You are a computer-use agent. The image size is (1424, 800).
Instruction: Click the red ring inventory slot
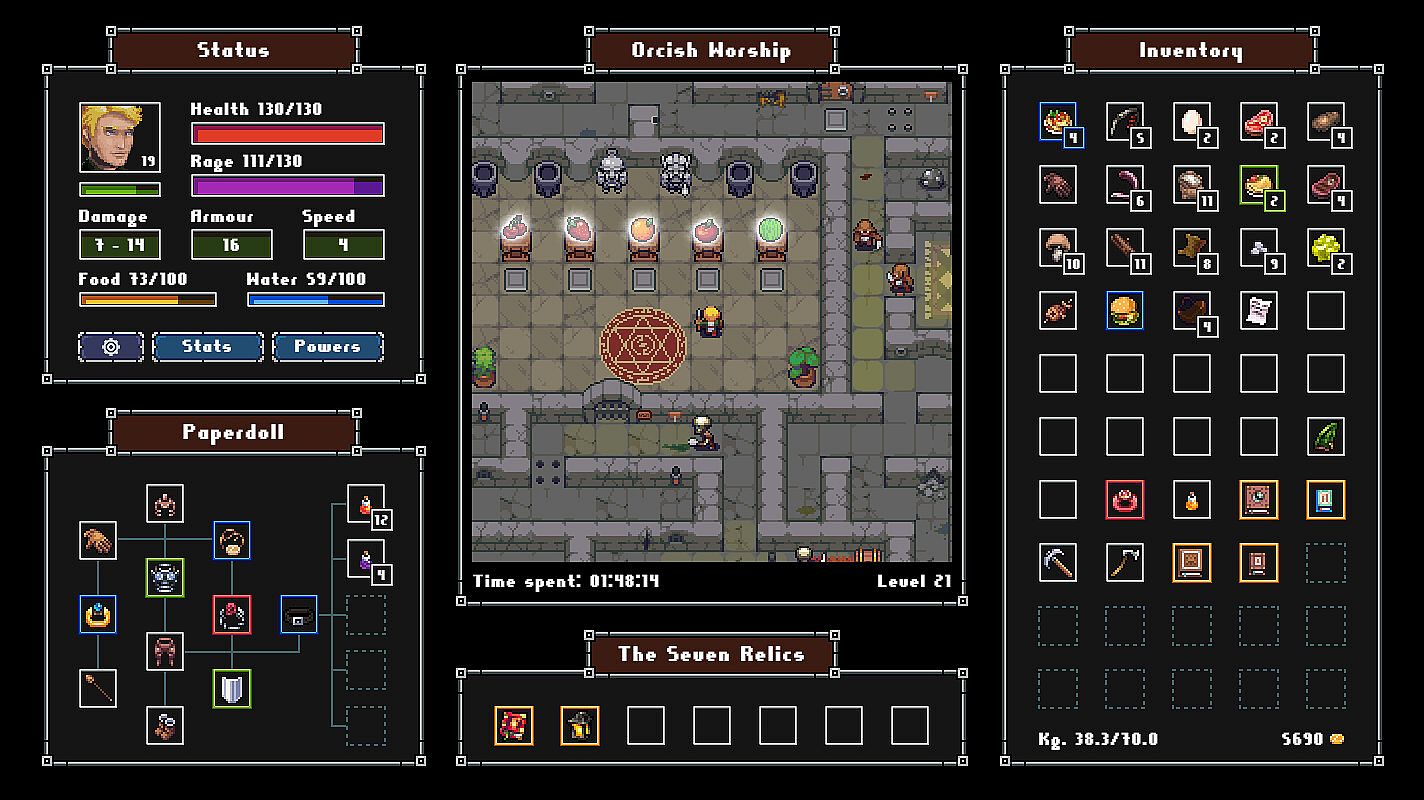point(1124,500)
